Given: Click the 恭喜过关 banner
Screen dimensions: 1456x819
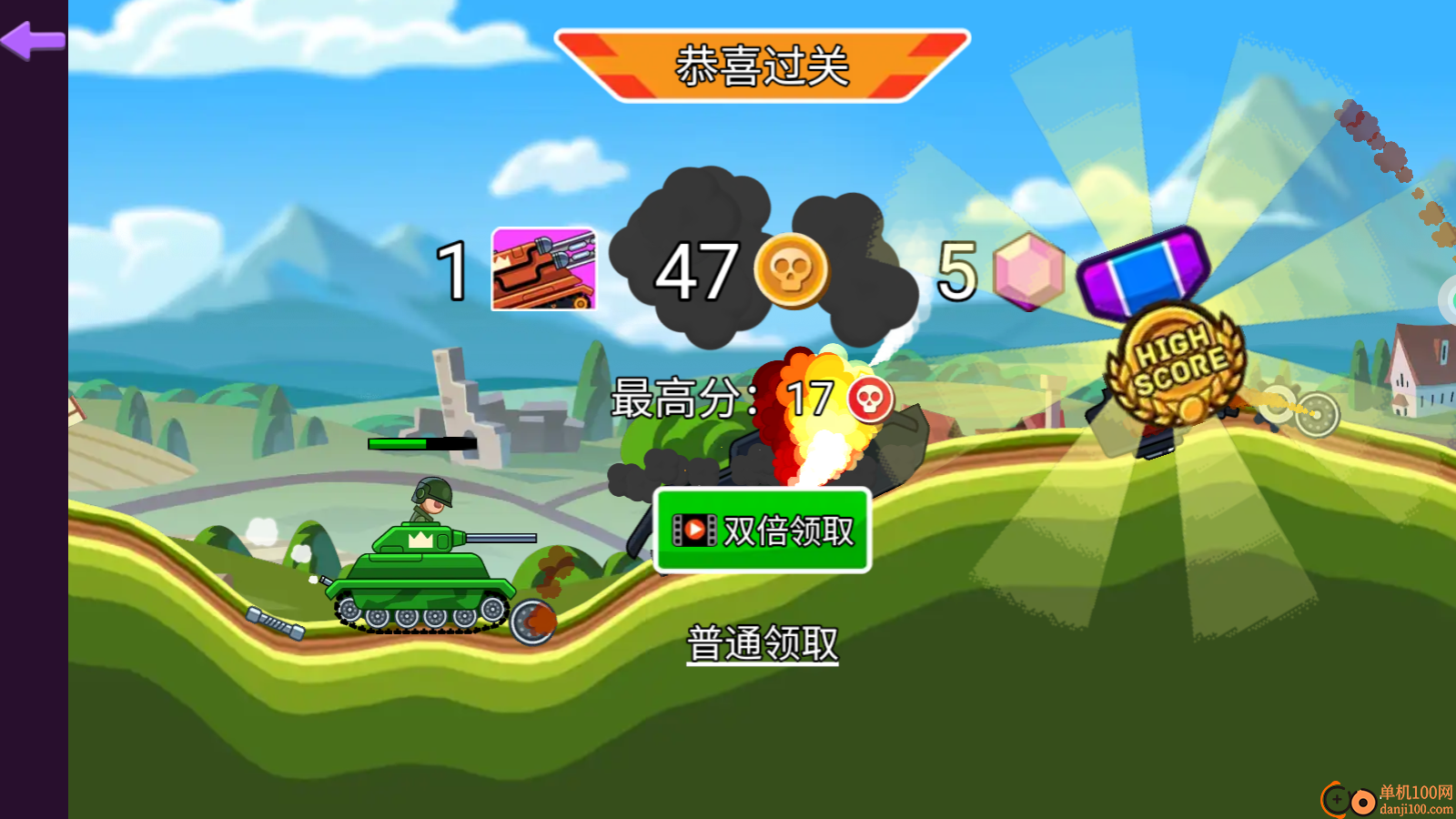Looking at the screenshot, I should tap(763, 64).
